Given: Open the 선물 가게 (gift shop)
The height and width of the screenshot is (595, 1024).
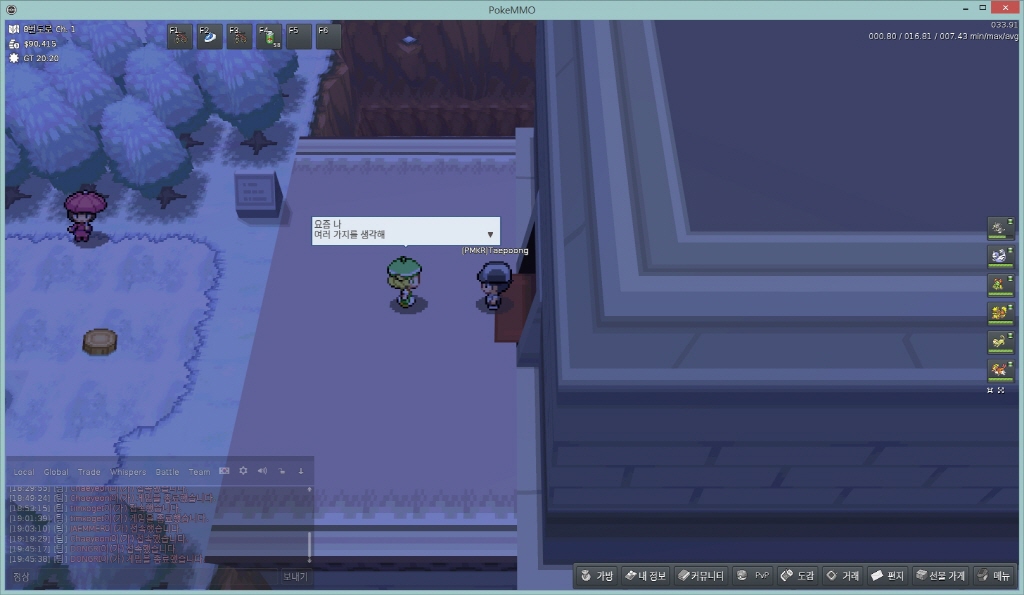Looking at the screenshot, I should [x=940, y=576].
